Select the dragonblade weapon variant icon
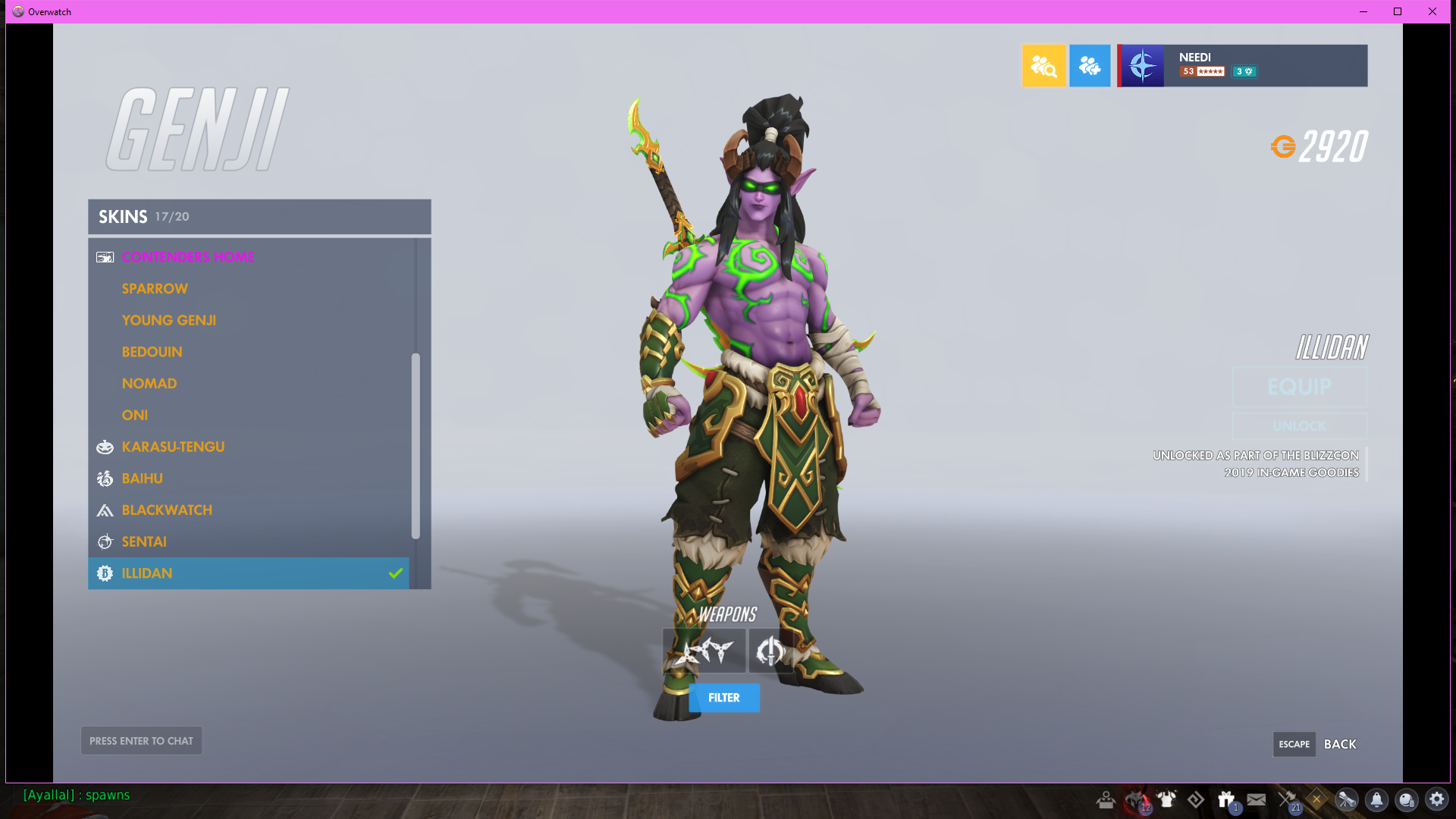This screenshot has height=819, width=1456. click(770, 651)
